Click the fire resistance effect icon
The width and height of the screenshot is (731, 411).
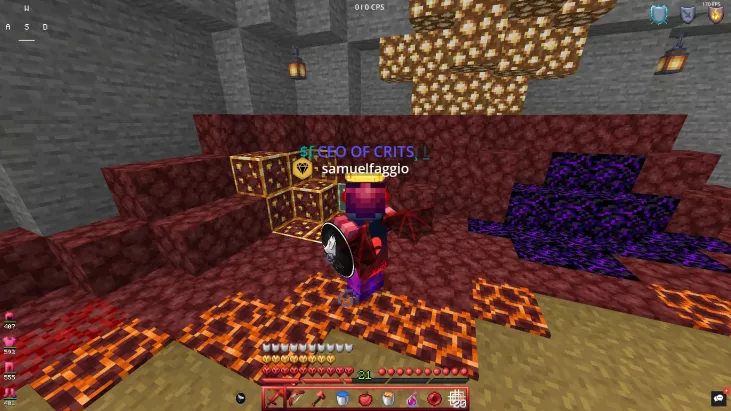pos(715,14)
